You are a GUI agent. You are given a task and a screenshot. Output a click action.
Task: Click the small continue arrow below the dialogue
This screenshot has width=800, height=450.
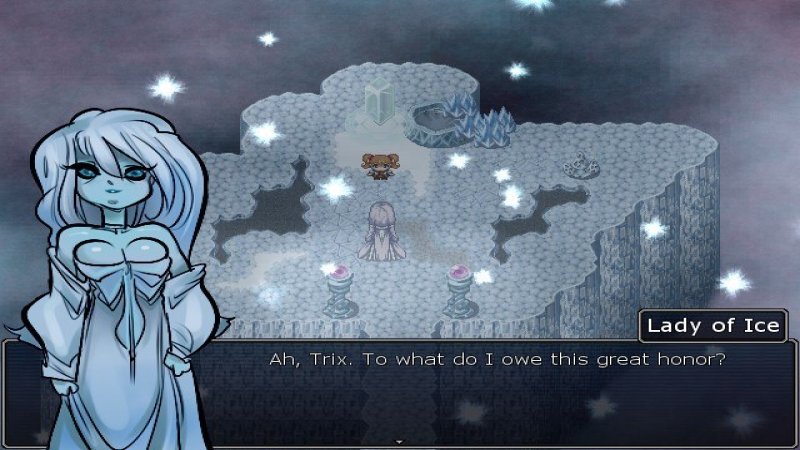(x=399, y=440)
